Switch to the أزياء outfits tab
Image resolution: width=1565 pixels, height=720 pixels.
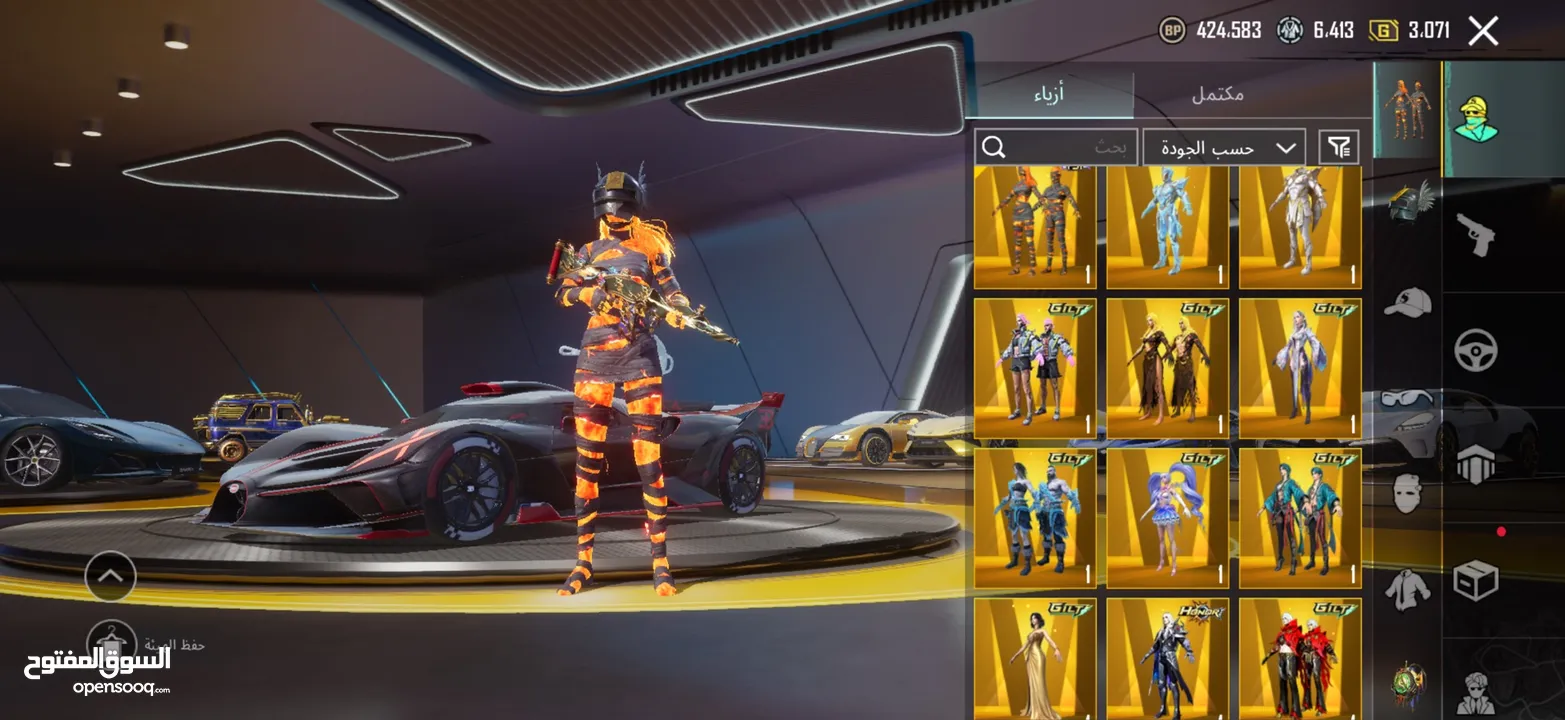[1049, 95]
